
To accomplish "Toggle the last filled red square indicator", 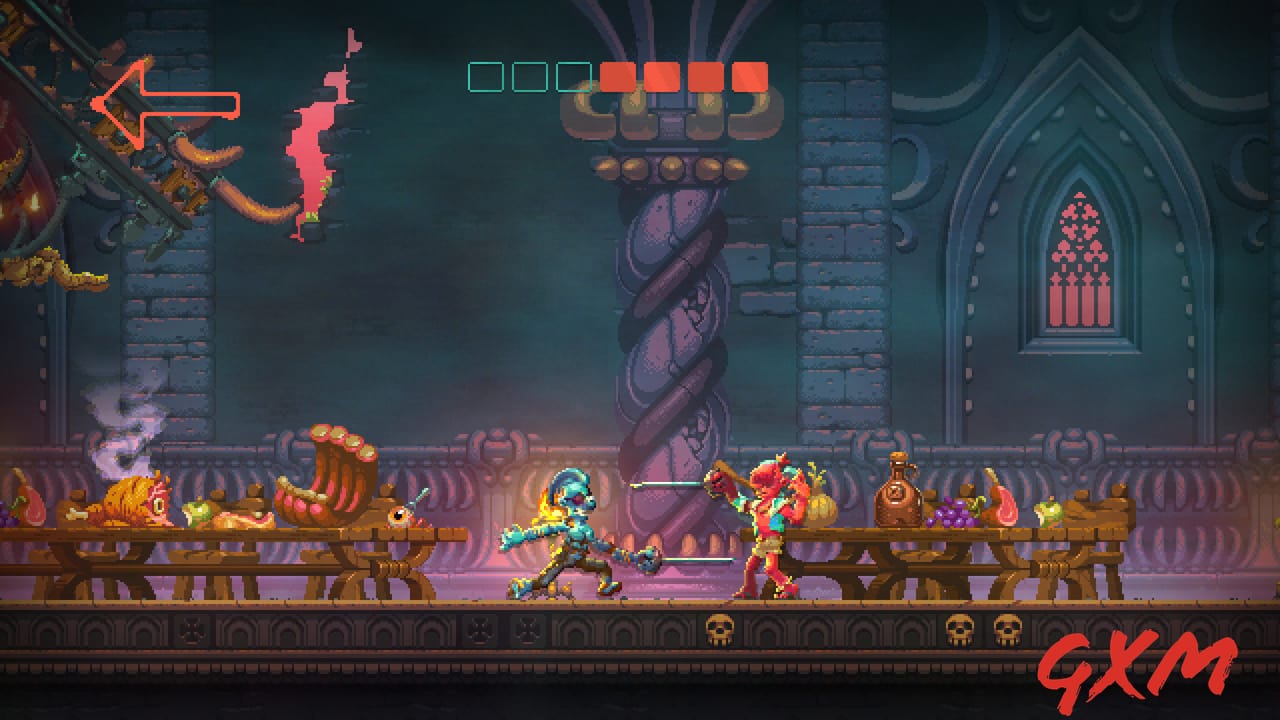I will tap(749, 76).
